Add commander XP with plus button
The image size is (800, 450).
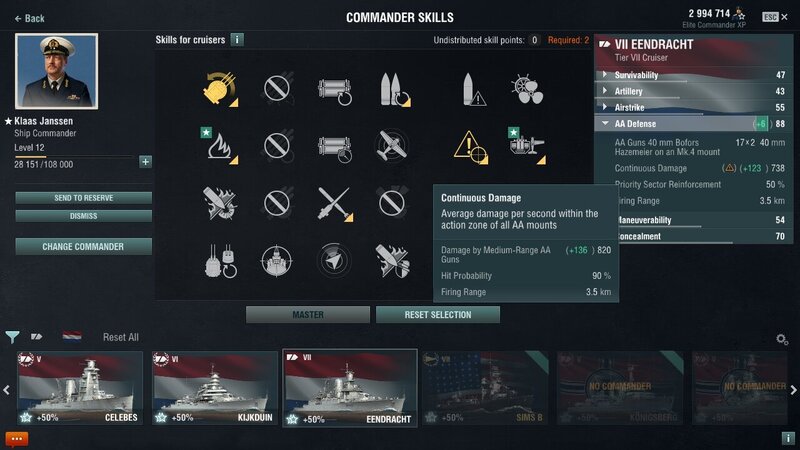(x=146, y=162)
